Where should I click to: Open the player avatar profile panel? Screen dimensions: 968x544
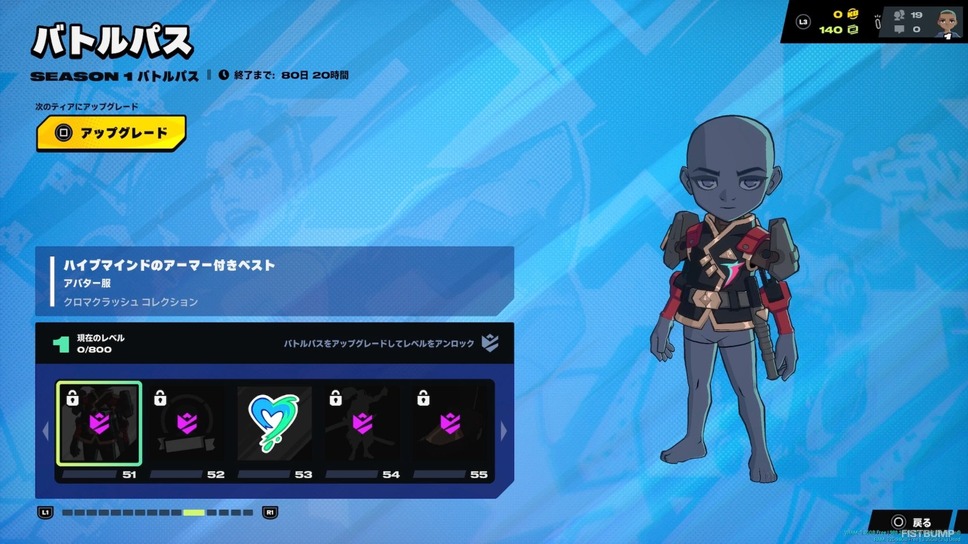947,22
